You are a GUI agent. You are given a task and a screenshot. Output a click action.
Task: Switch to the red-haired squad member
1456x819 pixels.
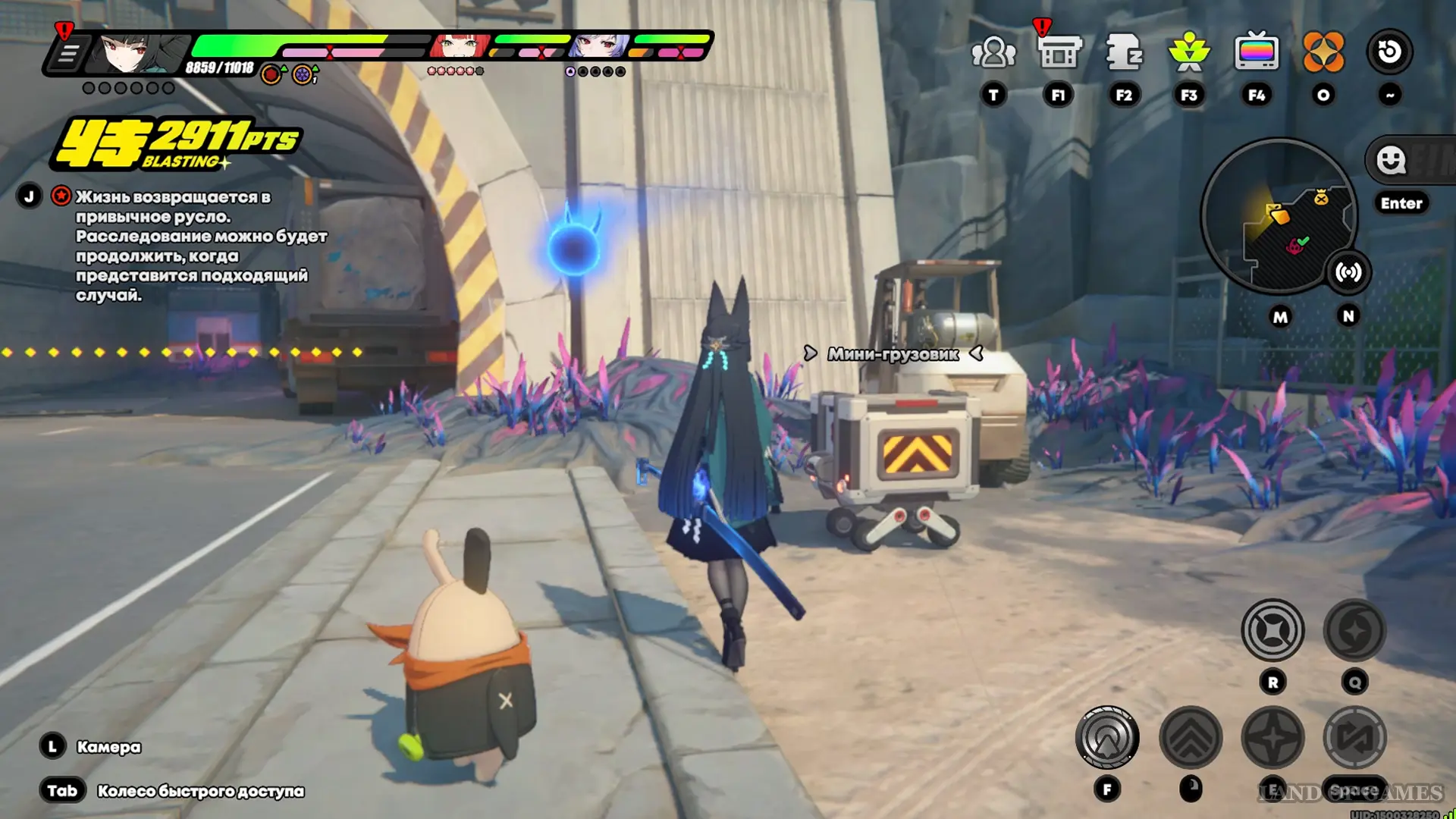(x=459, y=47)
